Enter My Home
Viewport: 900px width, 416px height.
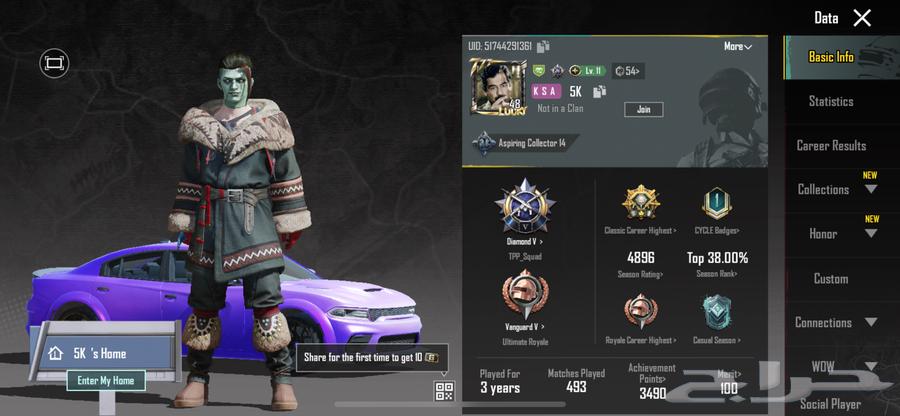106,380
